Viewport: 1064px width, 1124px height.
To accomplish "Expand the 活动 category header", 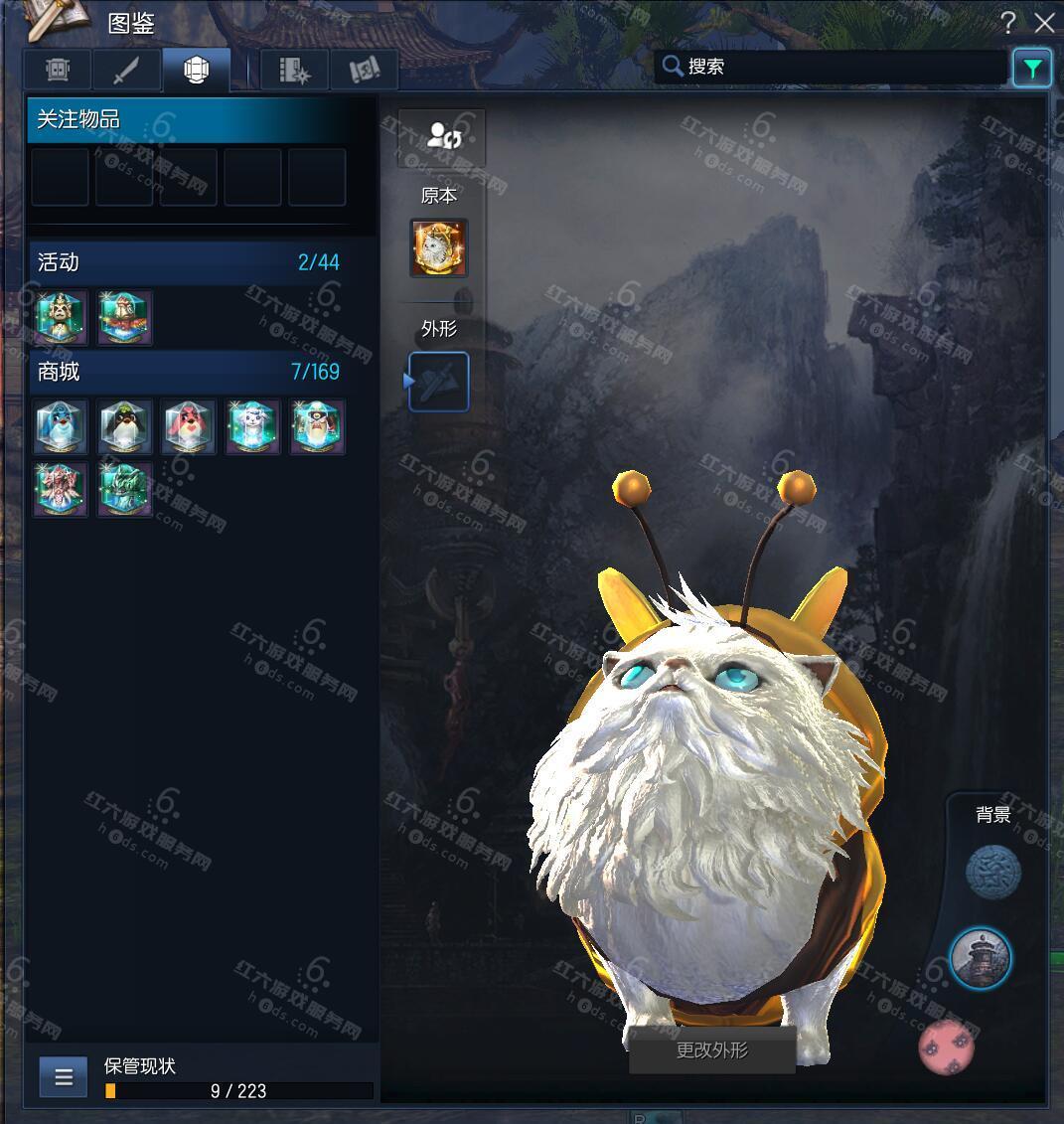I will click(189, 262).
